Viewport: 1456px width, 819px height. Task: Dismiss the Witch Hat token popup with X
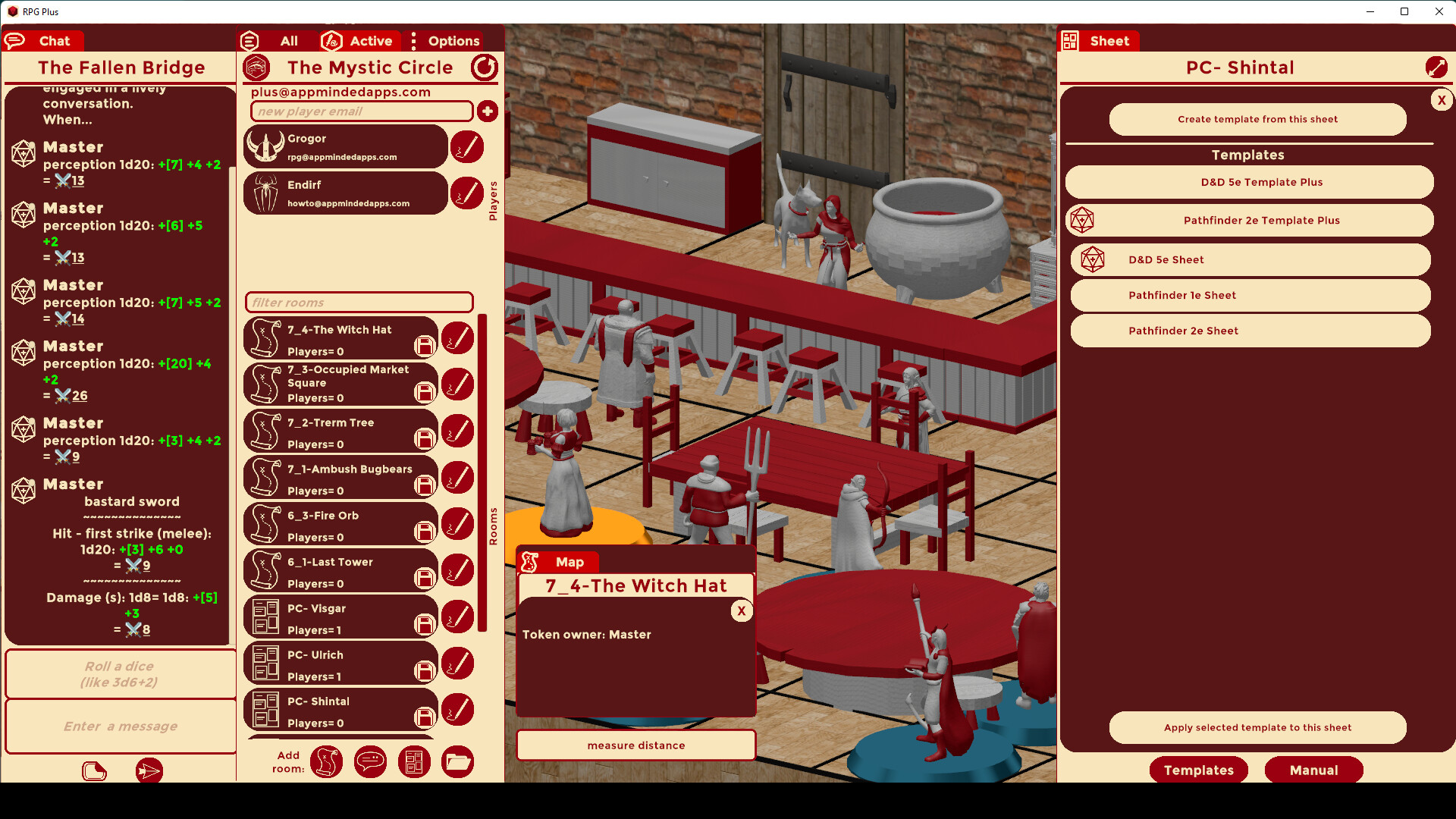741,610
